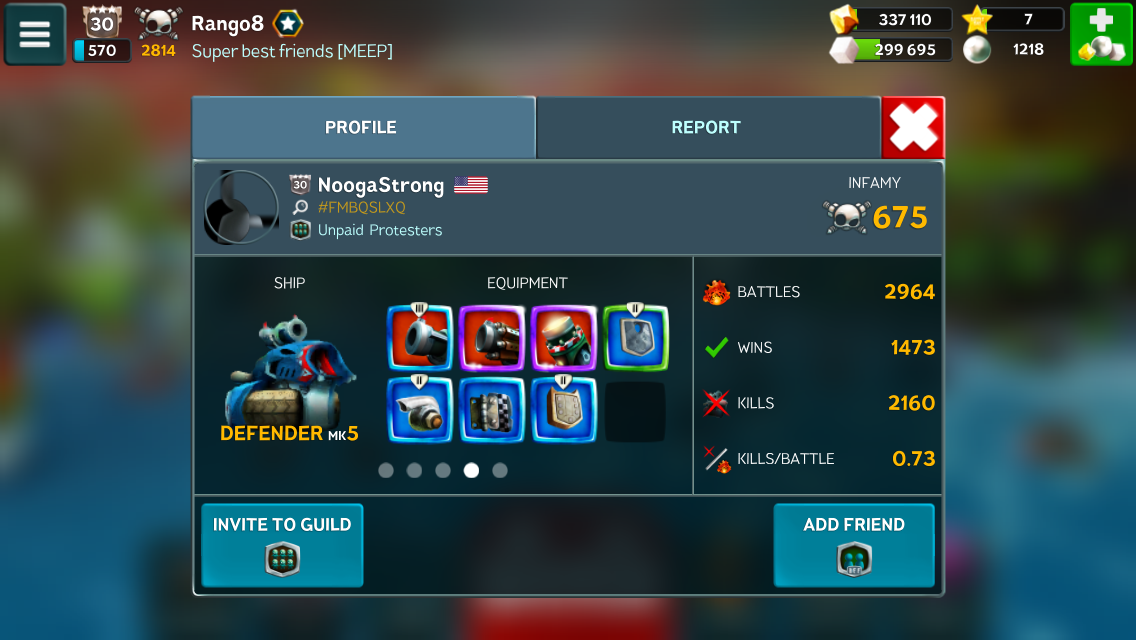The width and height of the screenshot is (1136, 640).
Task: Close the player profile window
Action: [x=913, y=128]
